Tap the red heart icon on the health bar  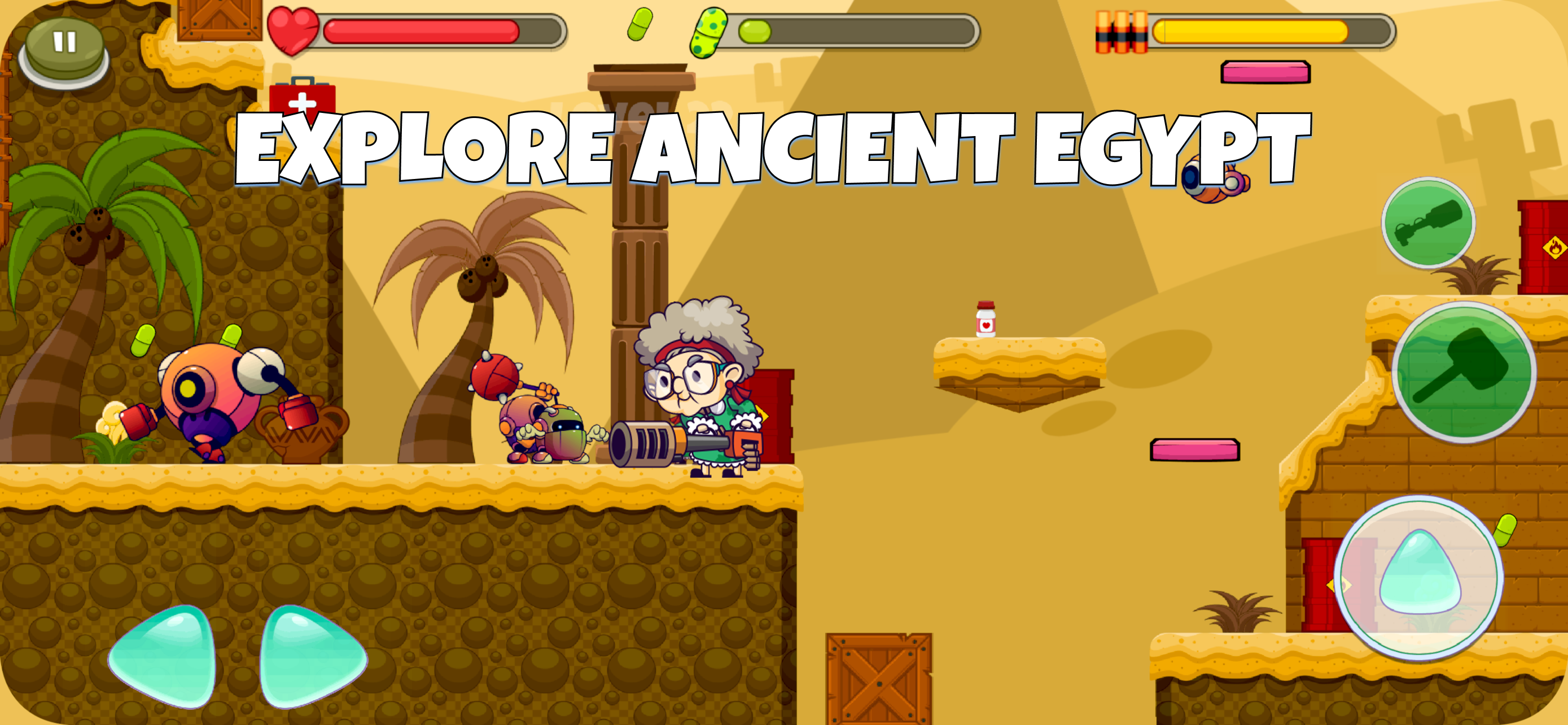(x=294, y=32)
